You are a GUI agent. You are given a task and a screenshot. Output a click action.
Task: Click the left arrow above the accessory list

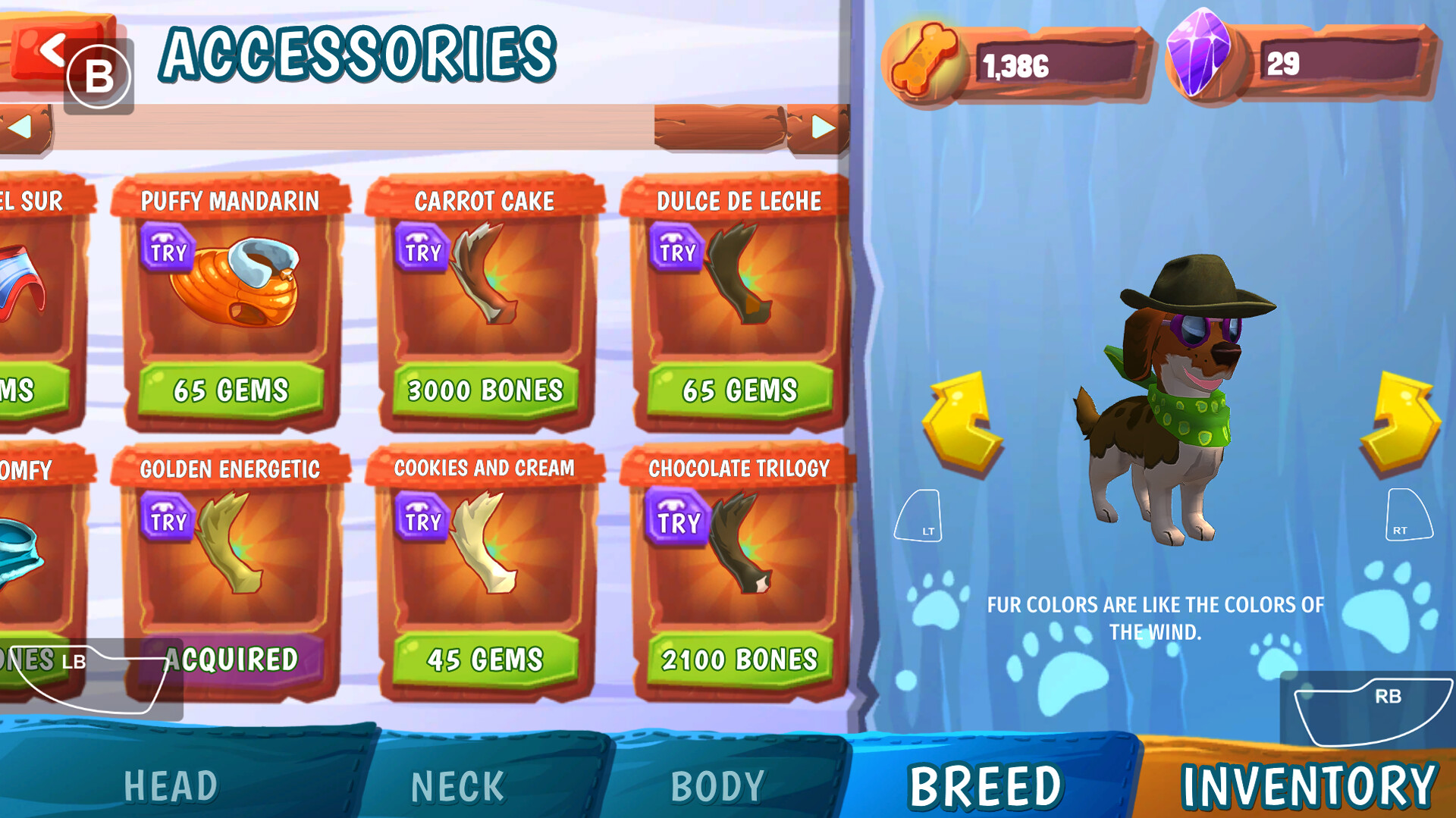click(x=23, y=129)
